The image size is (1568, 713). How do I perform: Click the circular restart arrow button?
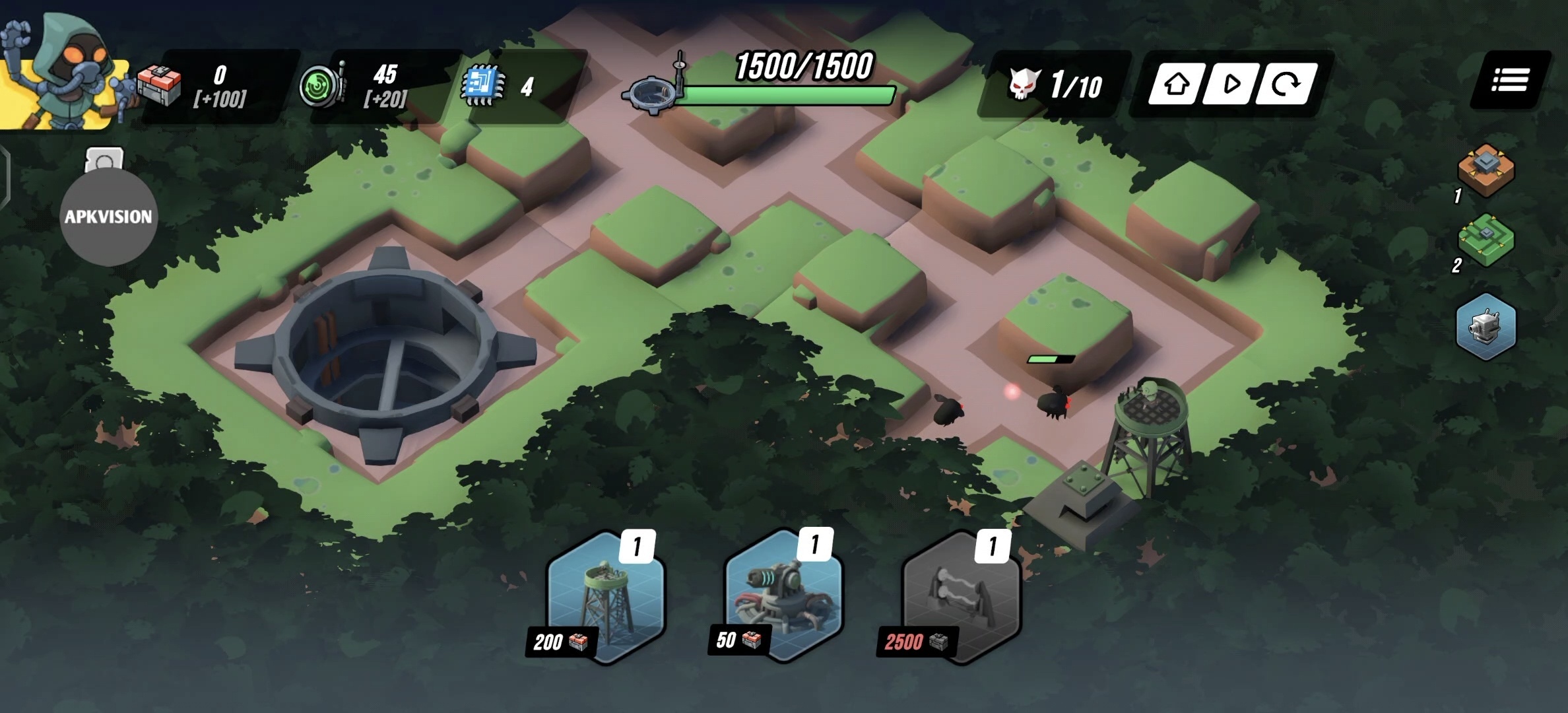click(x=1285, y=84)
